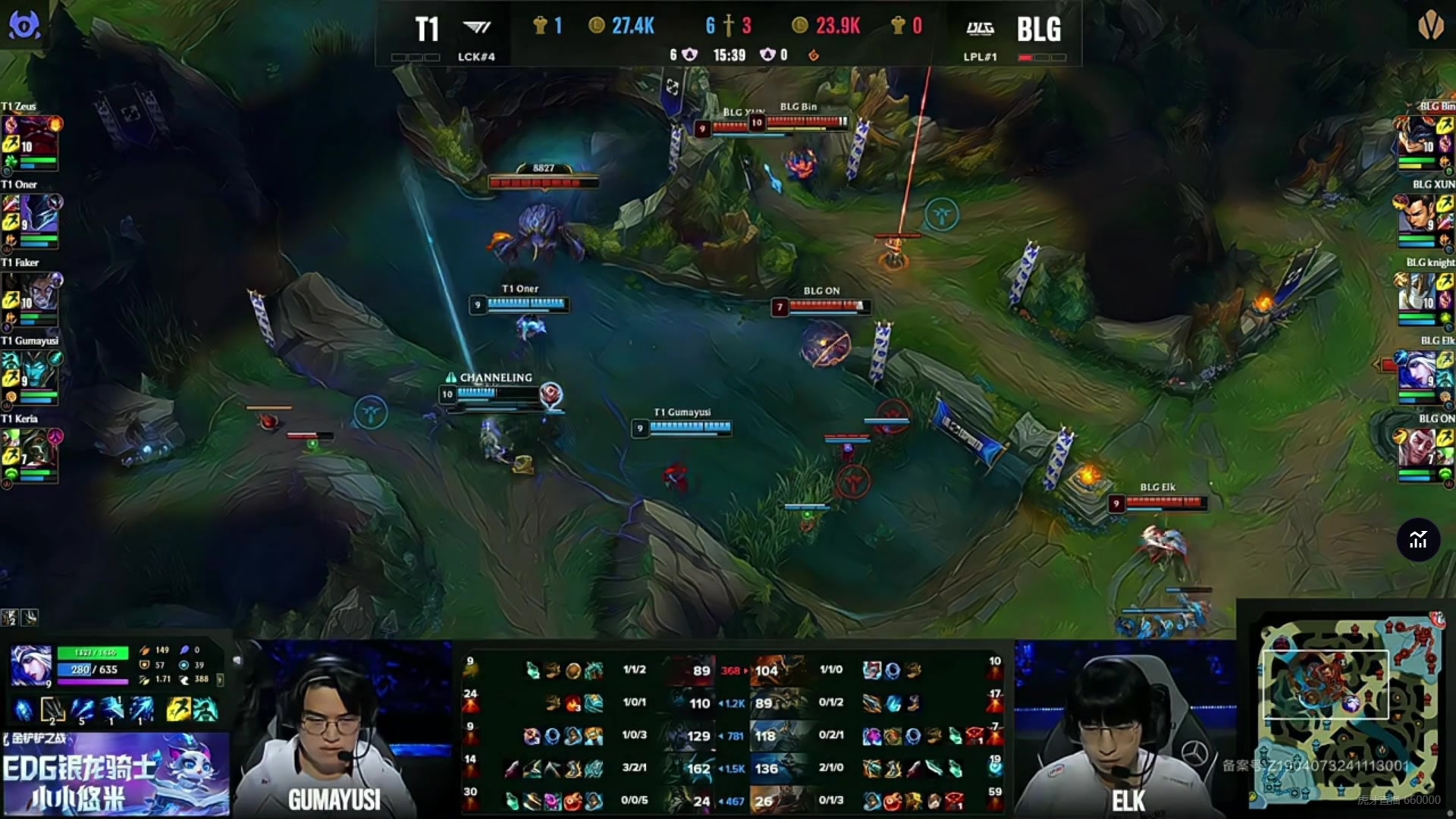Open the EDG yordle promo banner
The image size is (1456, 819).
click(115, 775)
